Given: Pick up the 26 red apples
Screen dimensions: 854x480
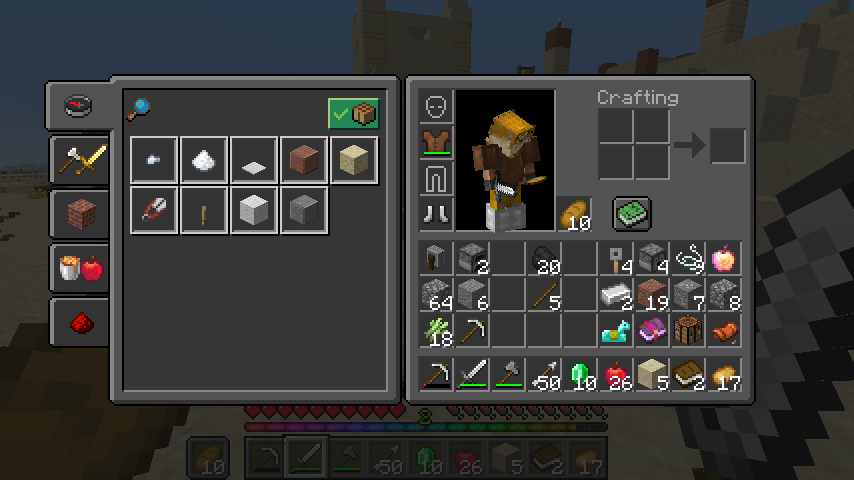Looking at the screenshot, I should point(617,375).
